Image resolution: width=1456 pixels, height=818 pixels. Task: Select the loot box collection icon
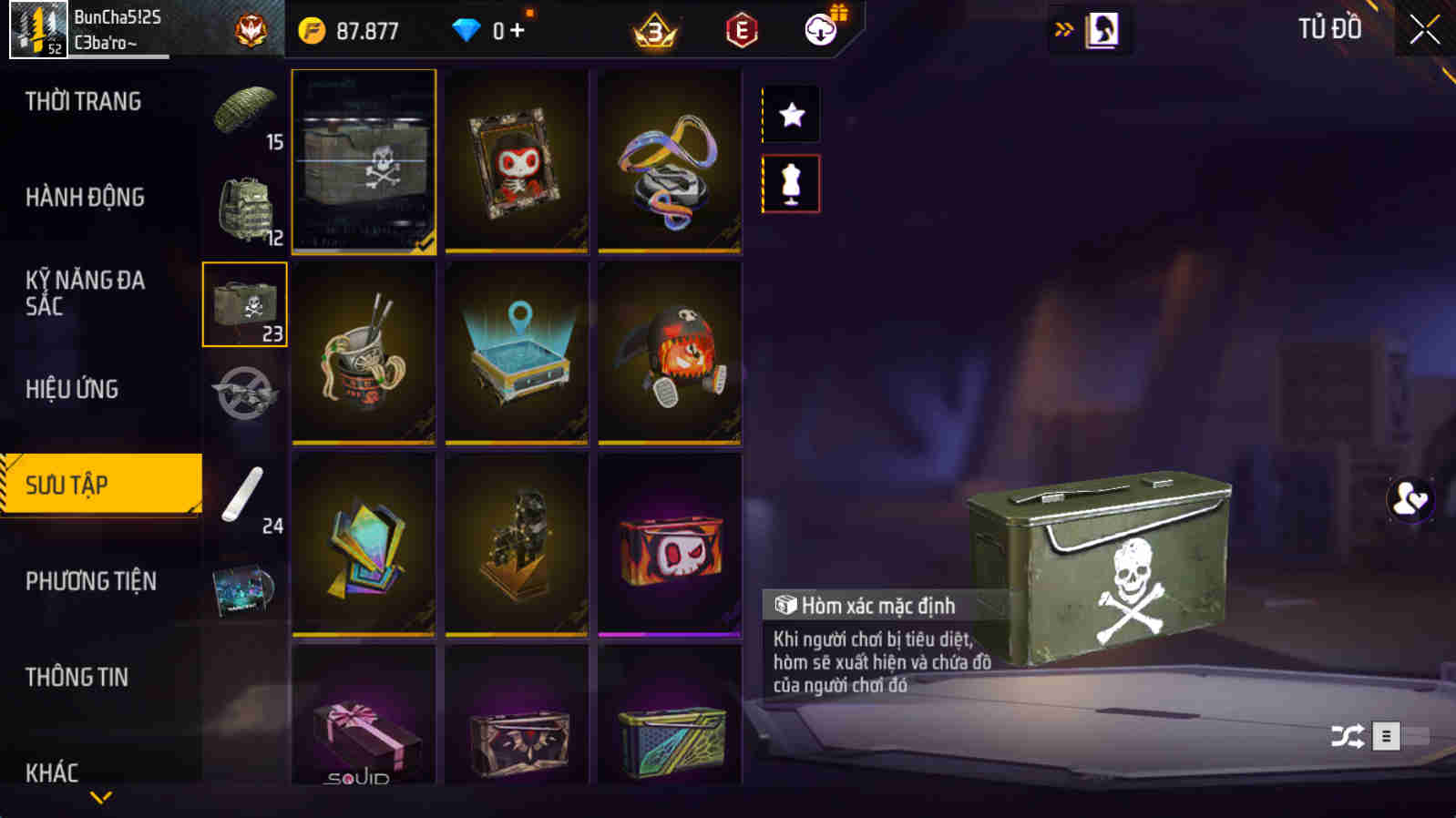(x=244, y=303)
